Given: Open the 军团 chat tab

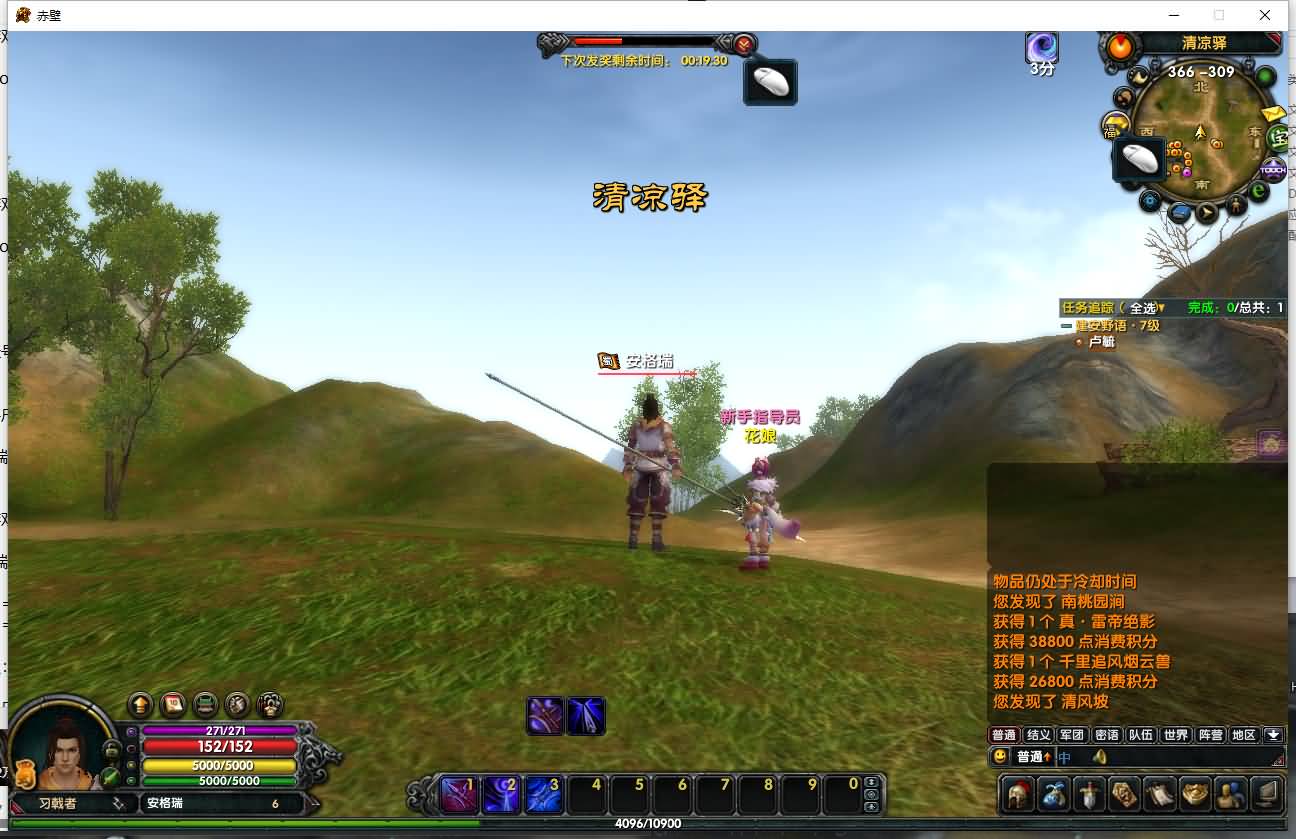Looking at the screenshot, I should tap(1072, 735).
